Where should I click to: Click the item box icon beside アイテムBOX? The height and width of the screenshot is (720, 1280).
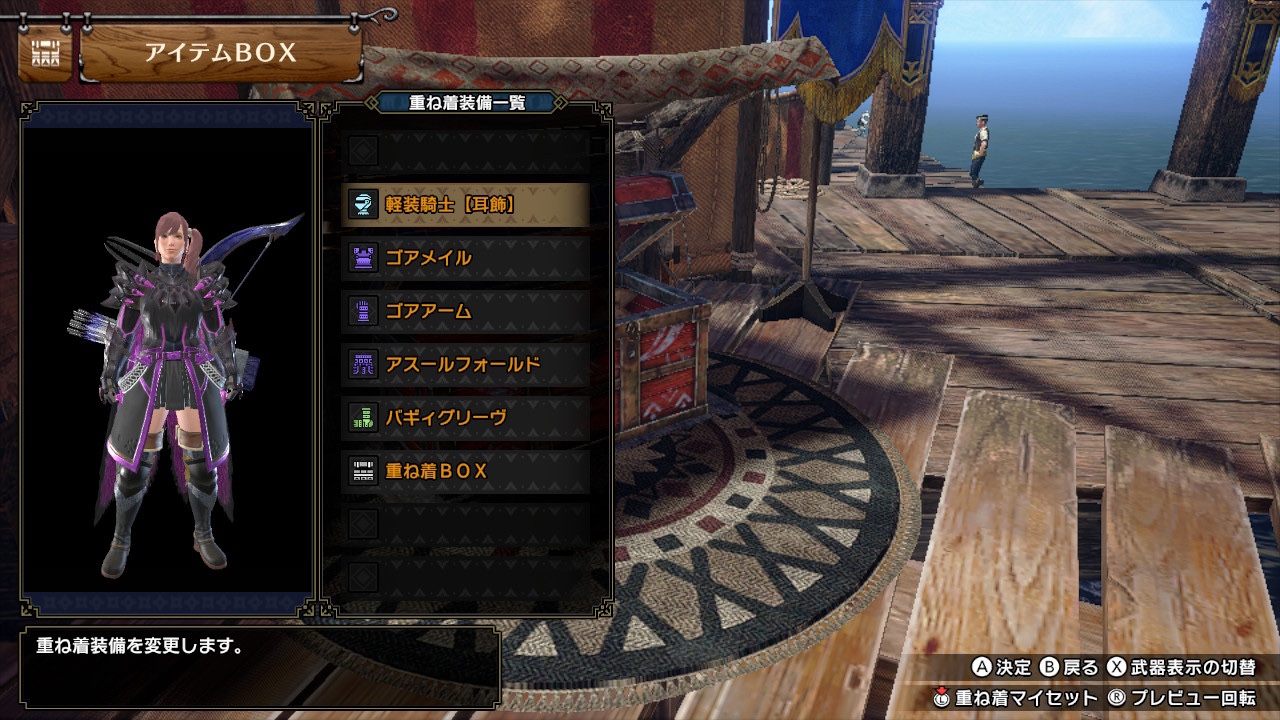(x=45, y=54)
